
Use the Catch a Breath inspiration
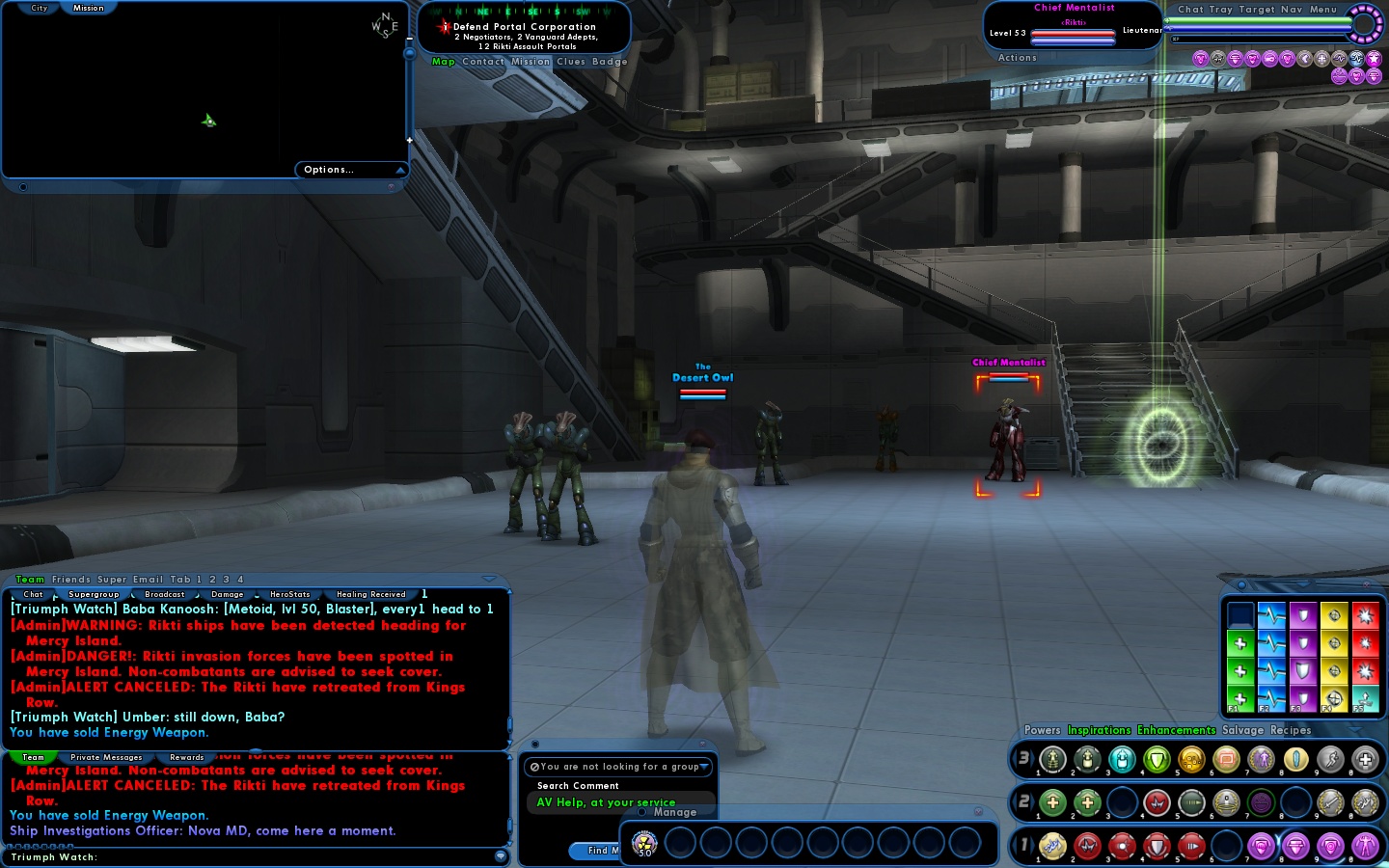click(x=1271, y=643)
